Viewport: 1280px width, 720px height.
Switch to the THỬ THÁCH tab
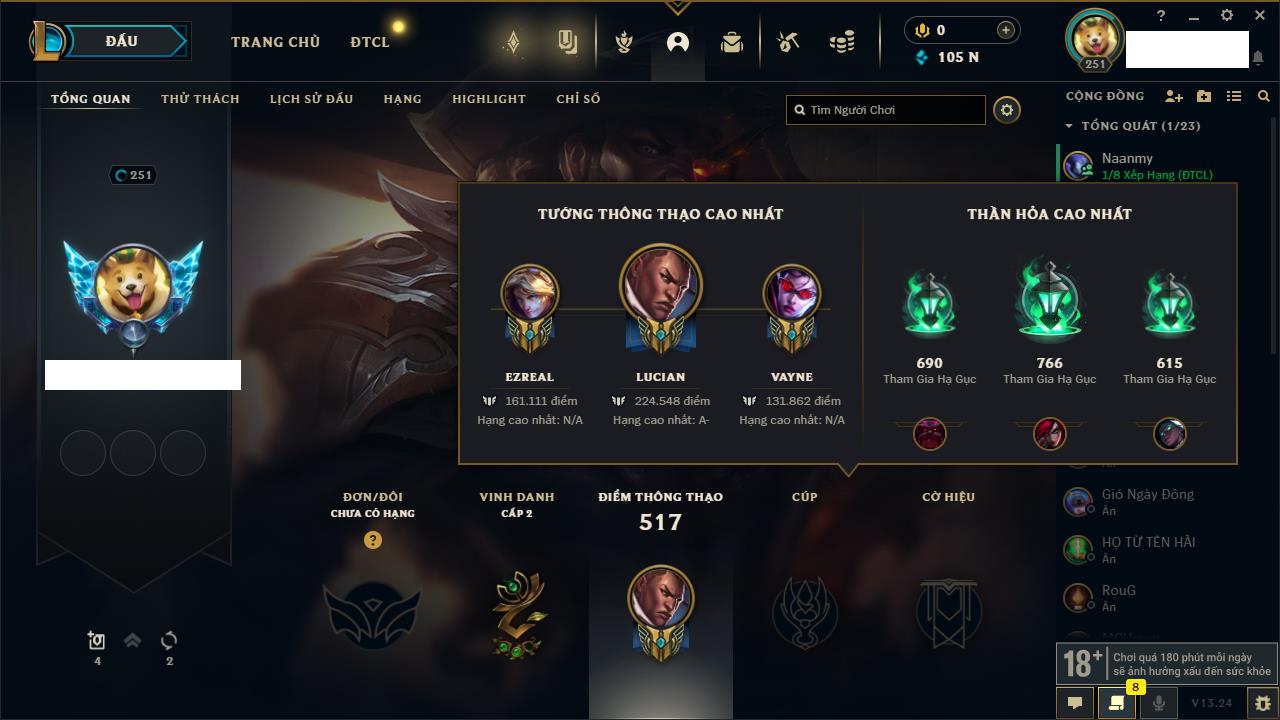pos(200,99)
